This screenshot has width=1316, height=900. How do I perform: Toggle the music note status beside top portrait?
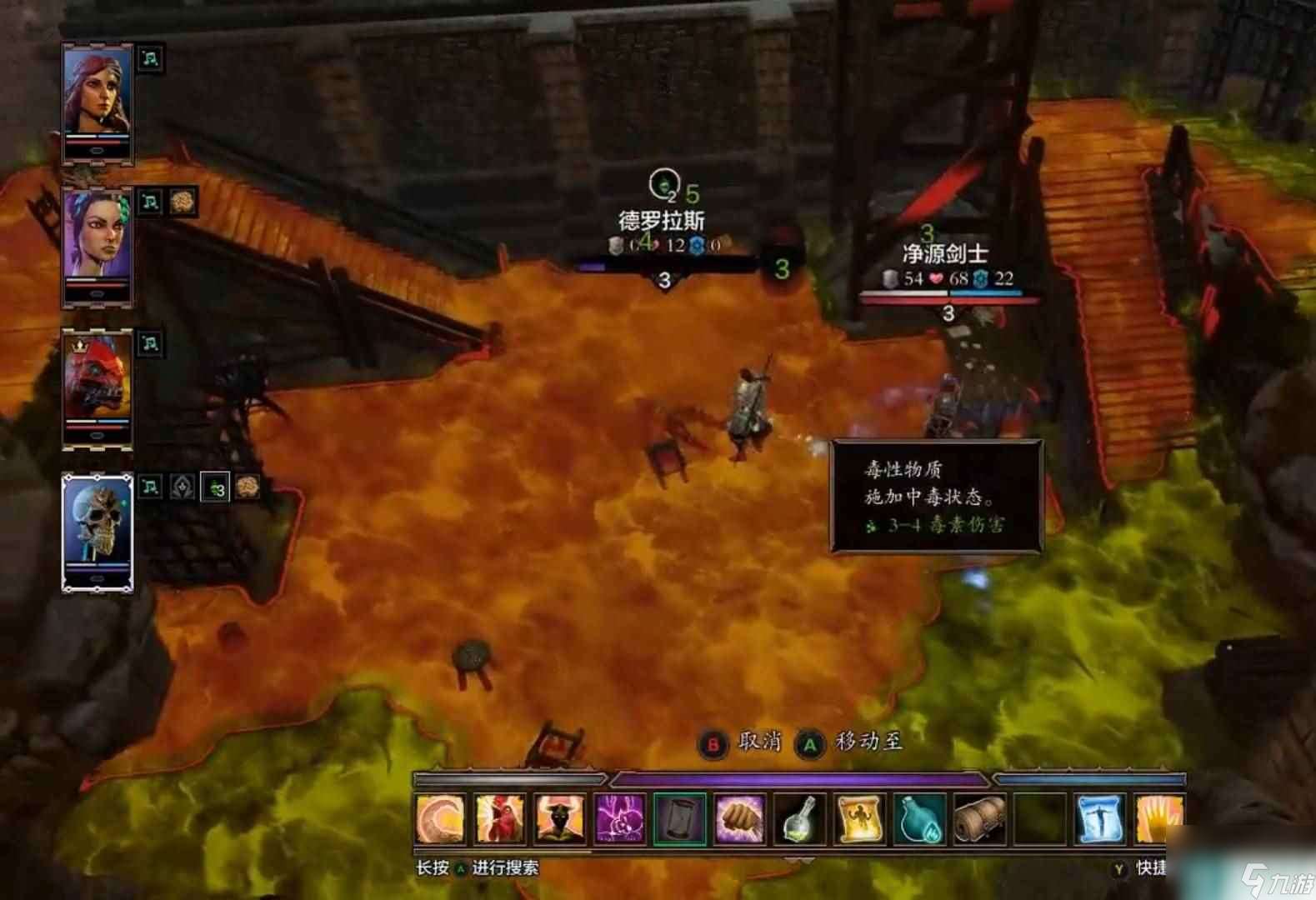148,59
